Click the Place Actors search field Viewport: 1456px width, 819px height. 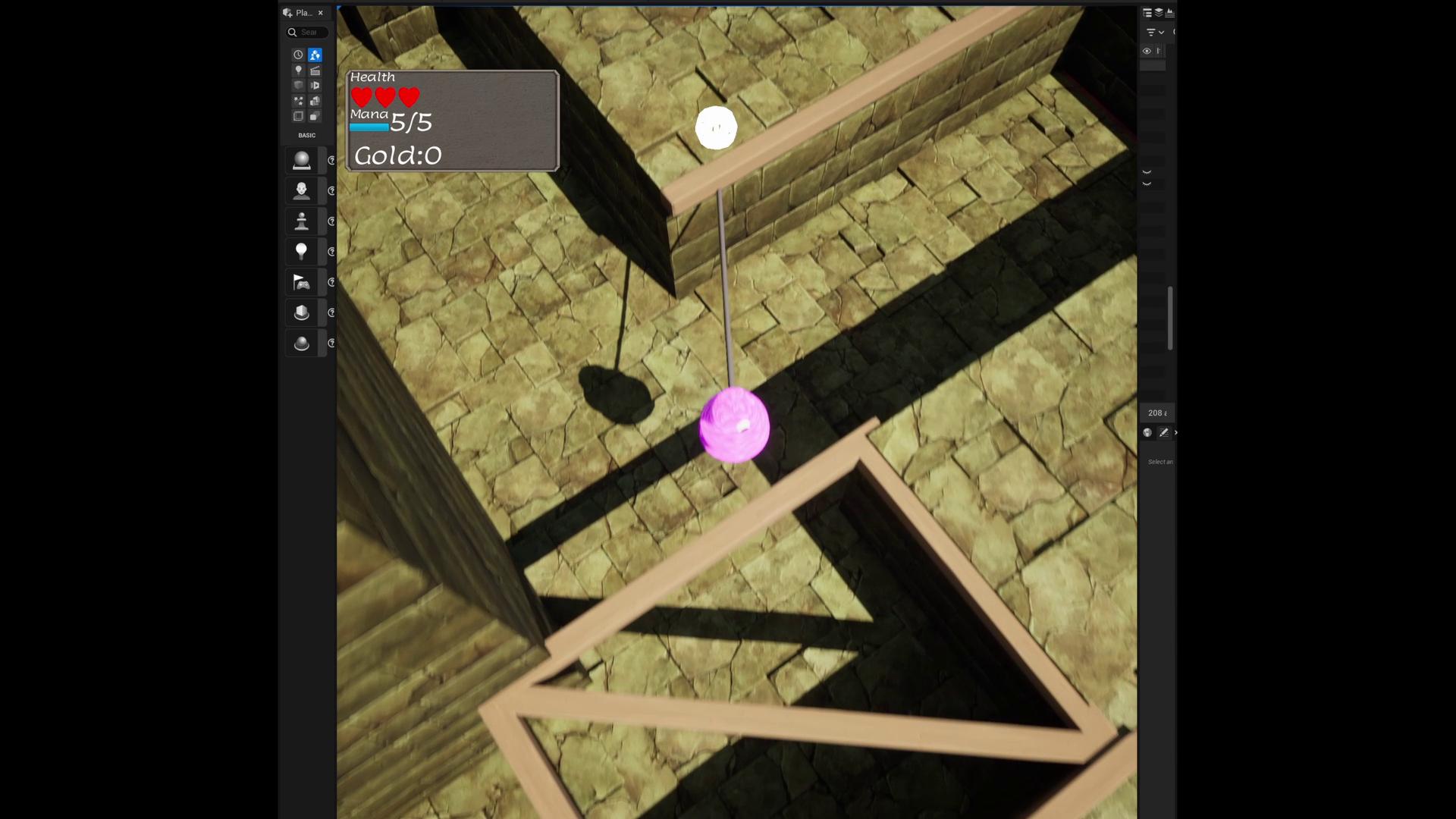[307, 32]
